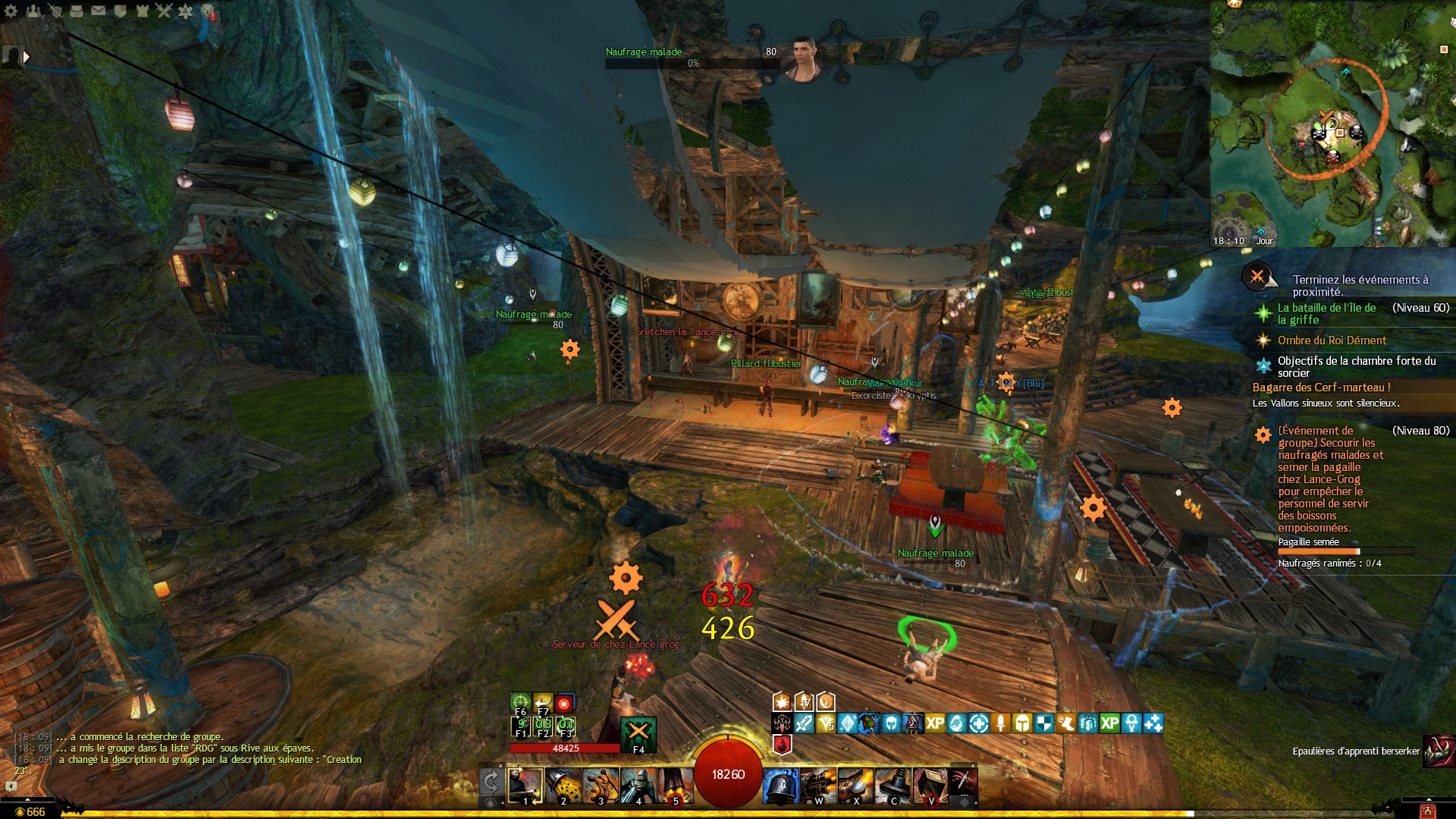
Task: Open the guild shield panel
Action: point(120,11)
